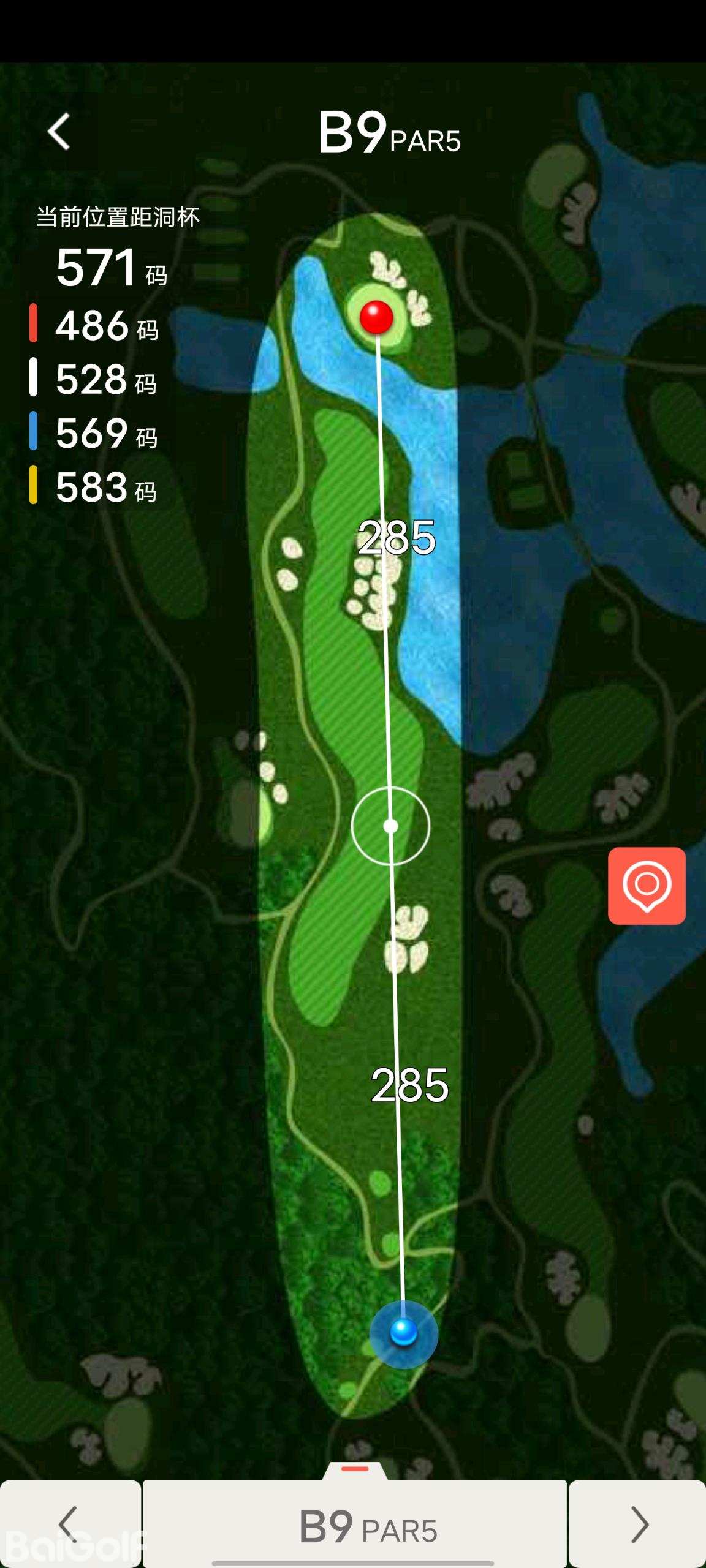Tap the orange location pin button
The image size is (706, 1568).
pyautogui.click(x=647, y=886)
